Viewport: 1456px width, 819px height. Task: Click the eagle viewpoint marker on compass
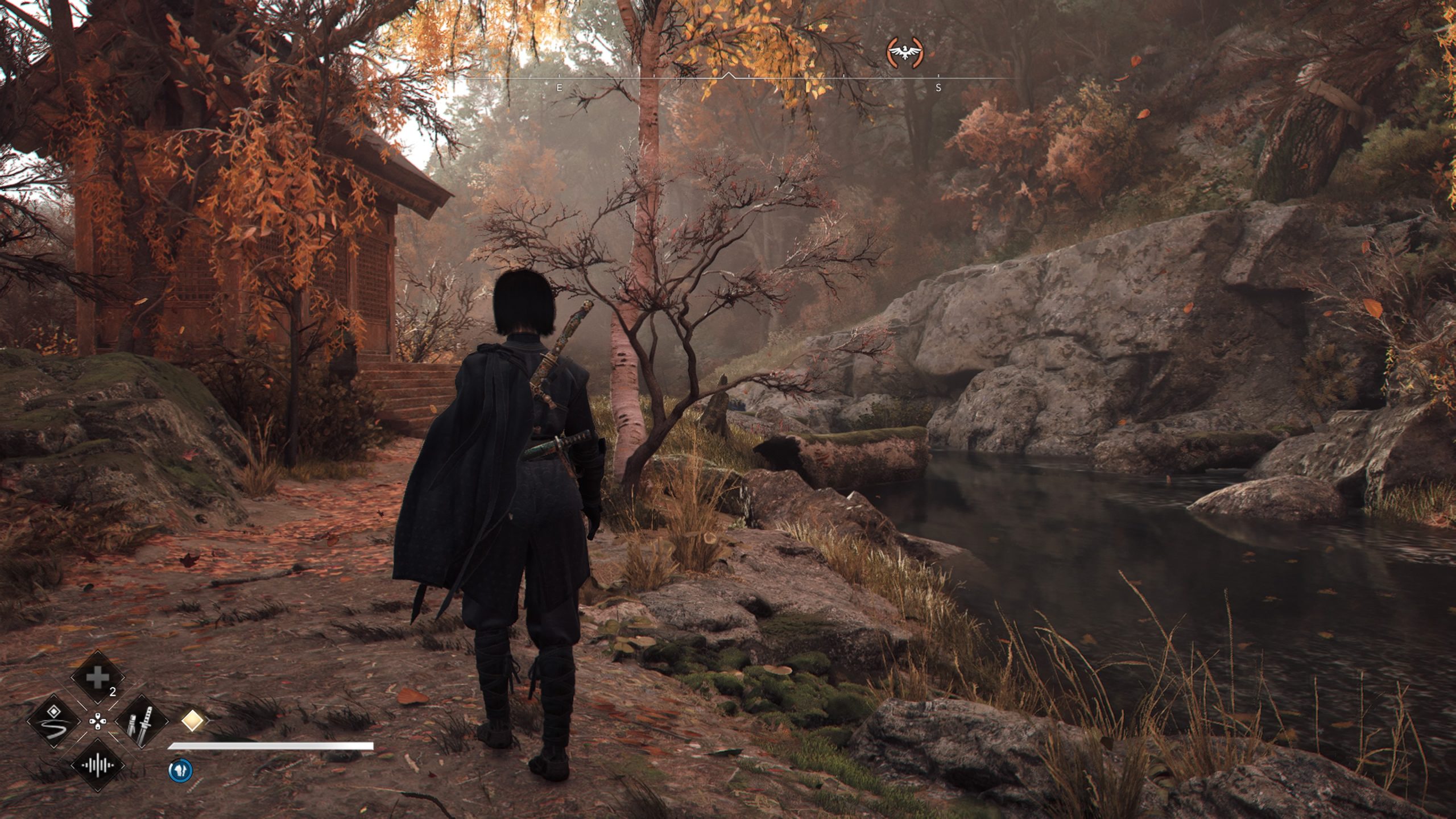905,53
